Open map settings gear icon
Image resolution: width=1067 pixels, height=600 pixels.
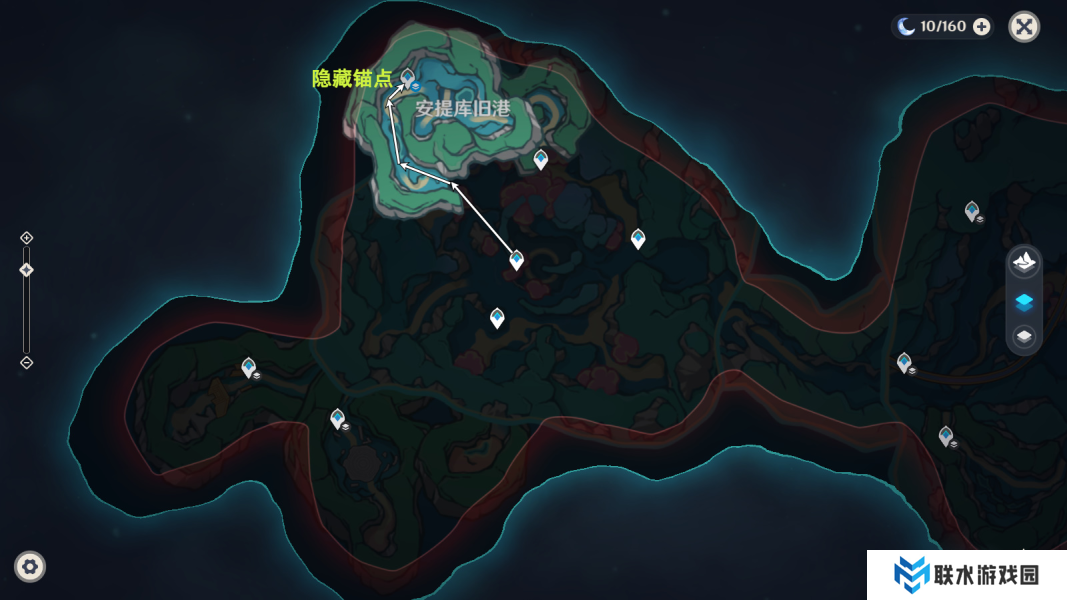[x=30, y=567]
